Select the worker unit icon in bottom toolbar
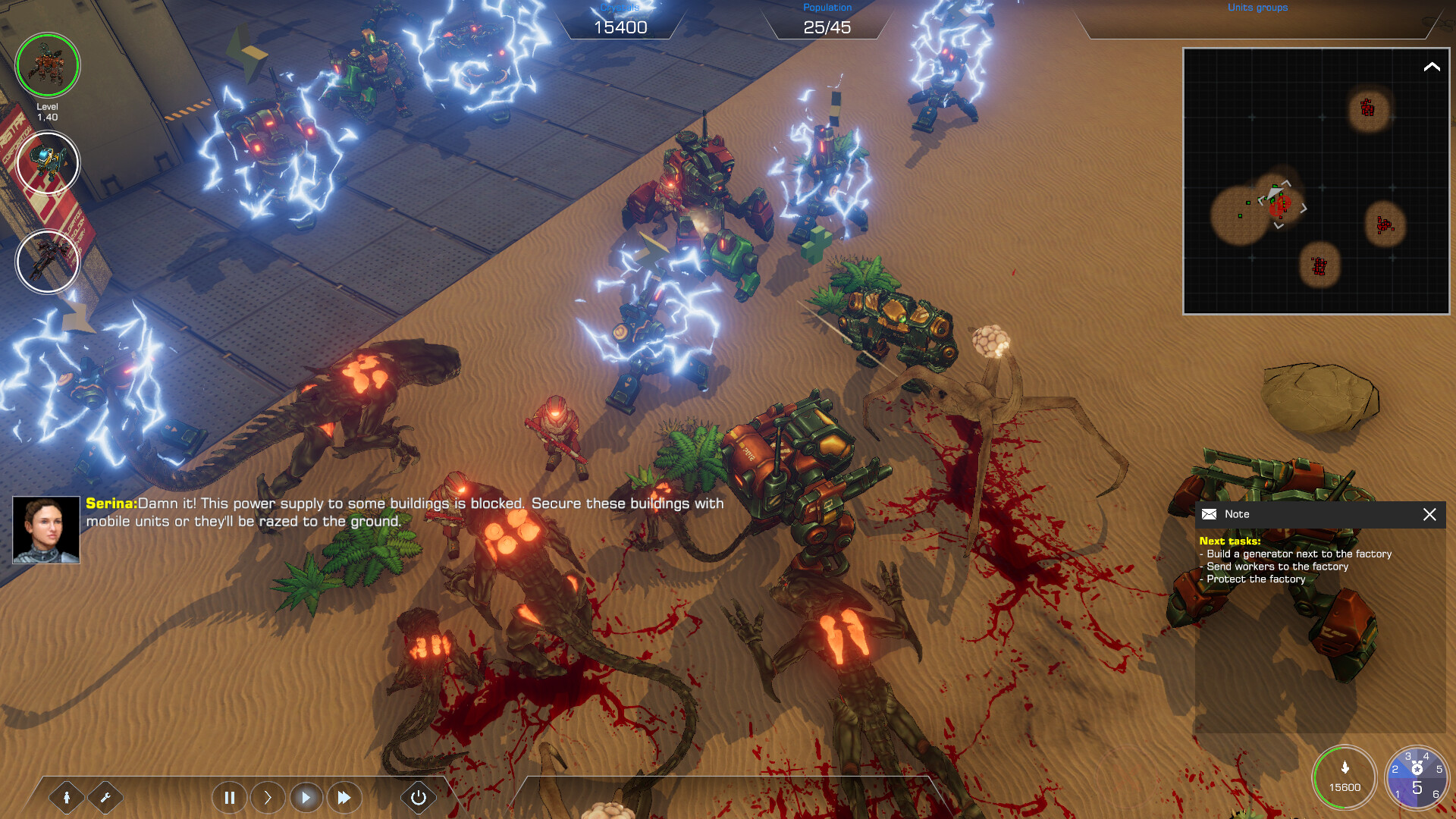 [67, 797]
